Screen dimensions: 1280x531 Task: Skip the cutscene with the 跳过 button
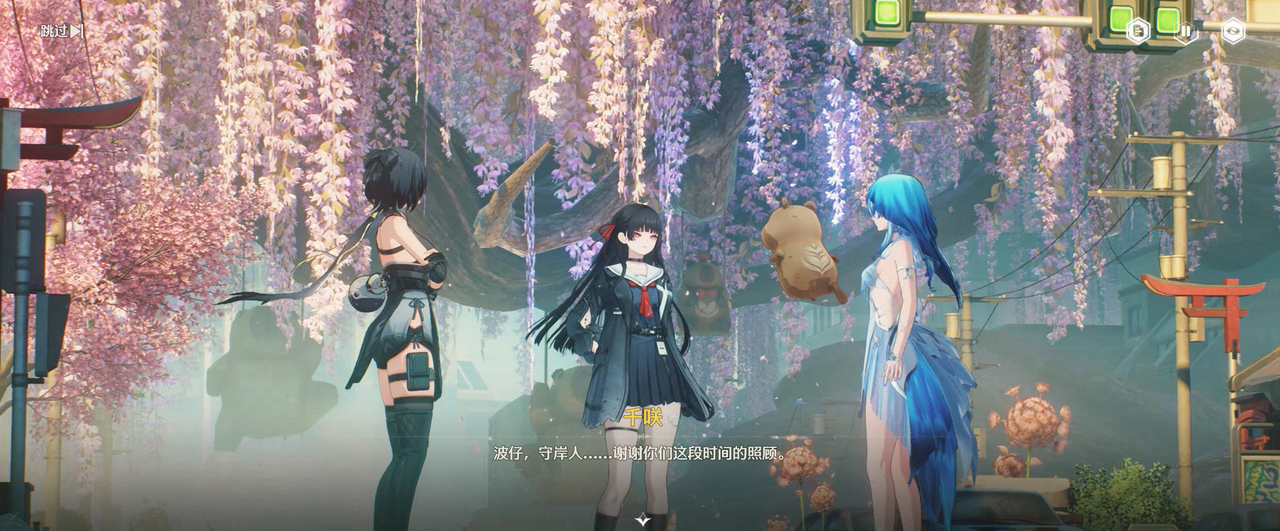(x=61, y=31)
